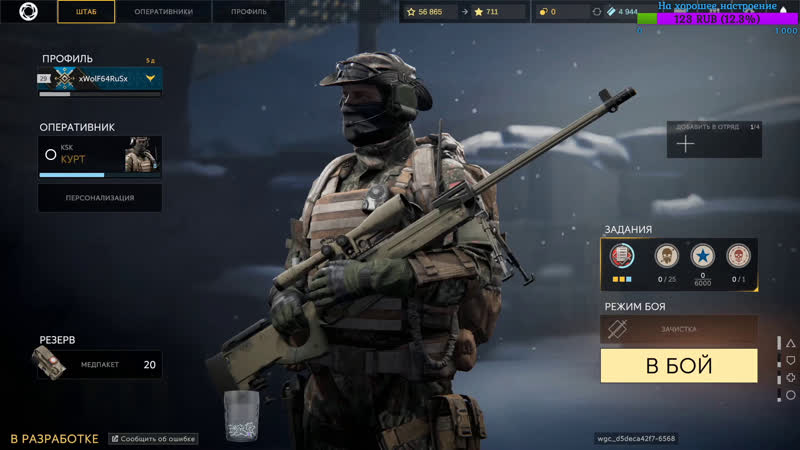Screen dimensions: 800x450
Task: Open the ПЕРСОНАЛИЗАЦИЯ customization menu
Action: [99, 197]
